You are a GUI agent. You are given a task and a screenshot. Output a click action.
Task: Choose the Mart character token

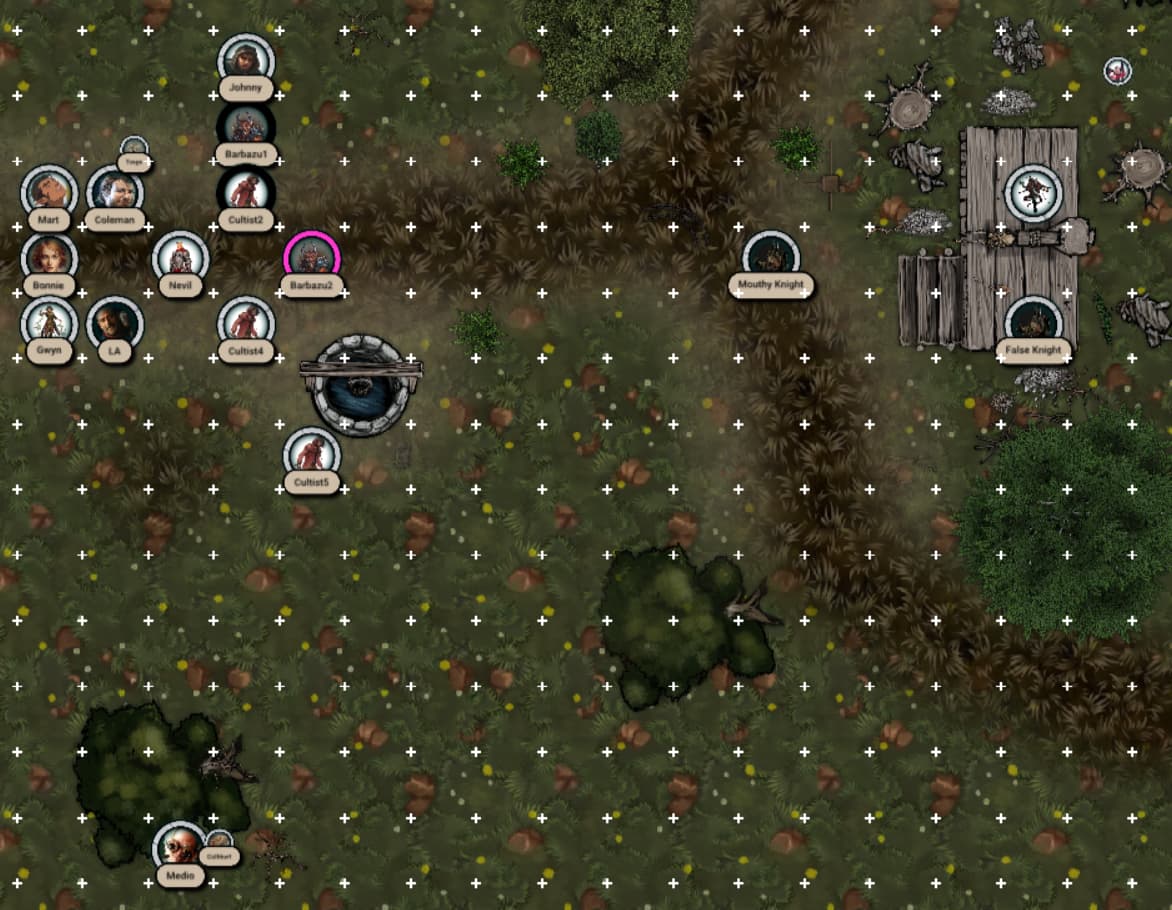coord(49,193)
